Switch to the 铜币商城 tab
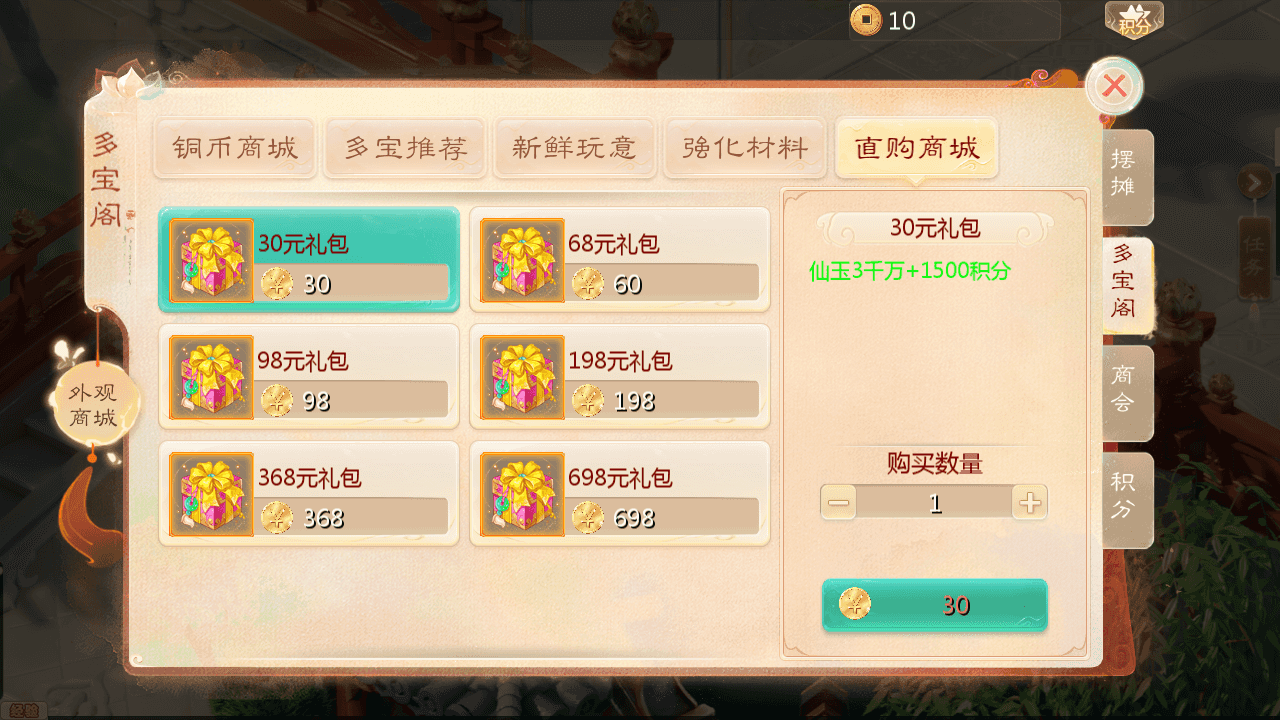Screen dimensions: 1280x720 234,147
